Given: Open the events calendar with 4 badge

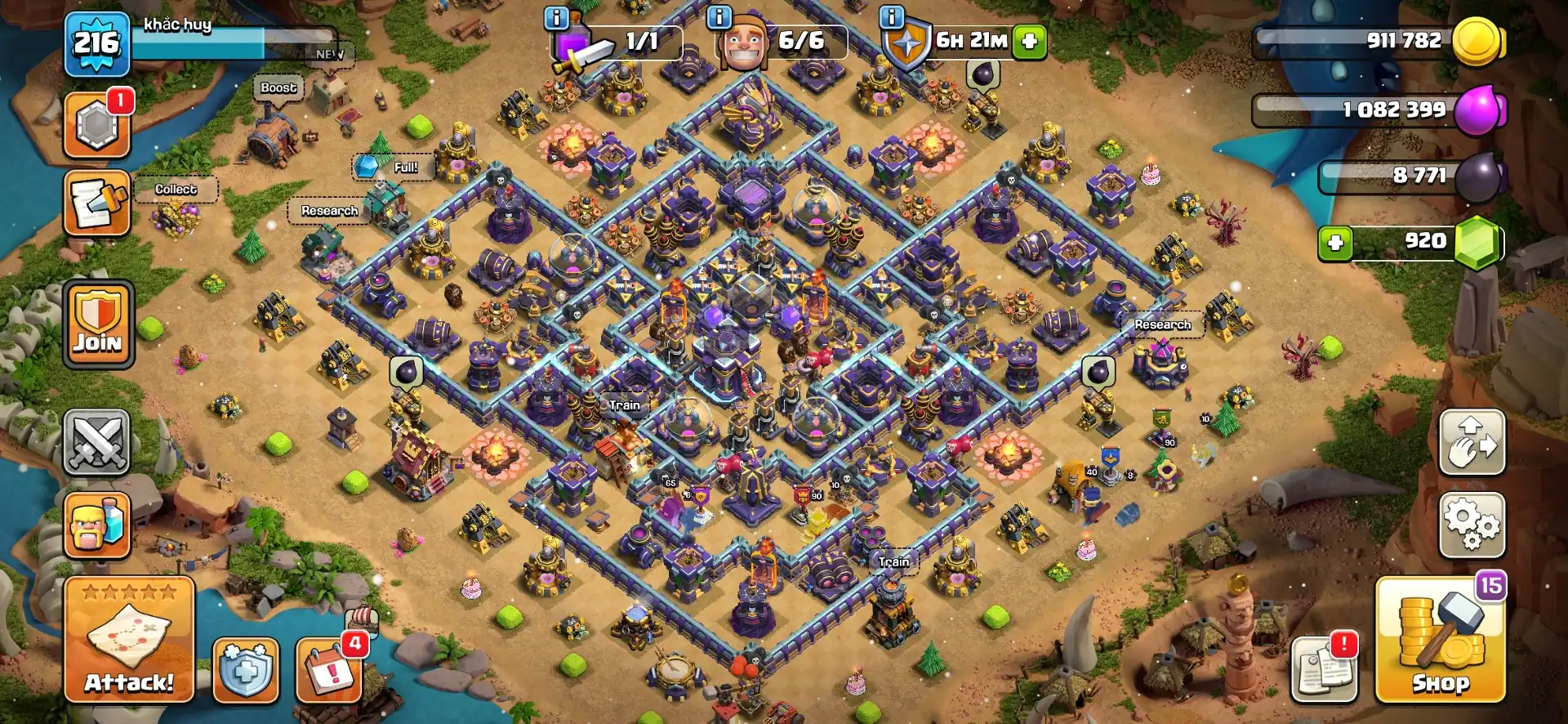Looking at the screenshot, I should coord(327,671).
